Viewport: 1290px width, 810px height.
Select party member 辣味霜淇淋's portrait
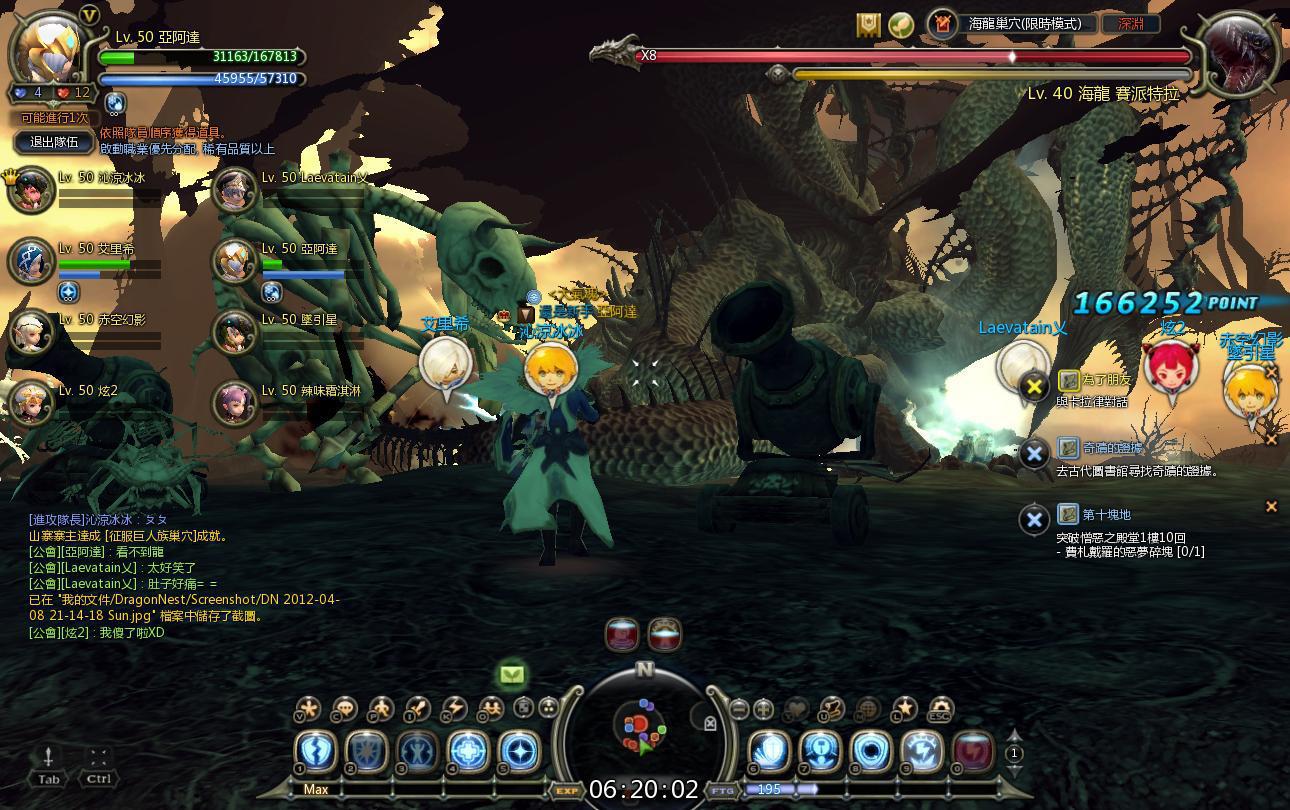point(236,403)
